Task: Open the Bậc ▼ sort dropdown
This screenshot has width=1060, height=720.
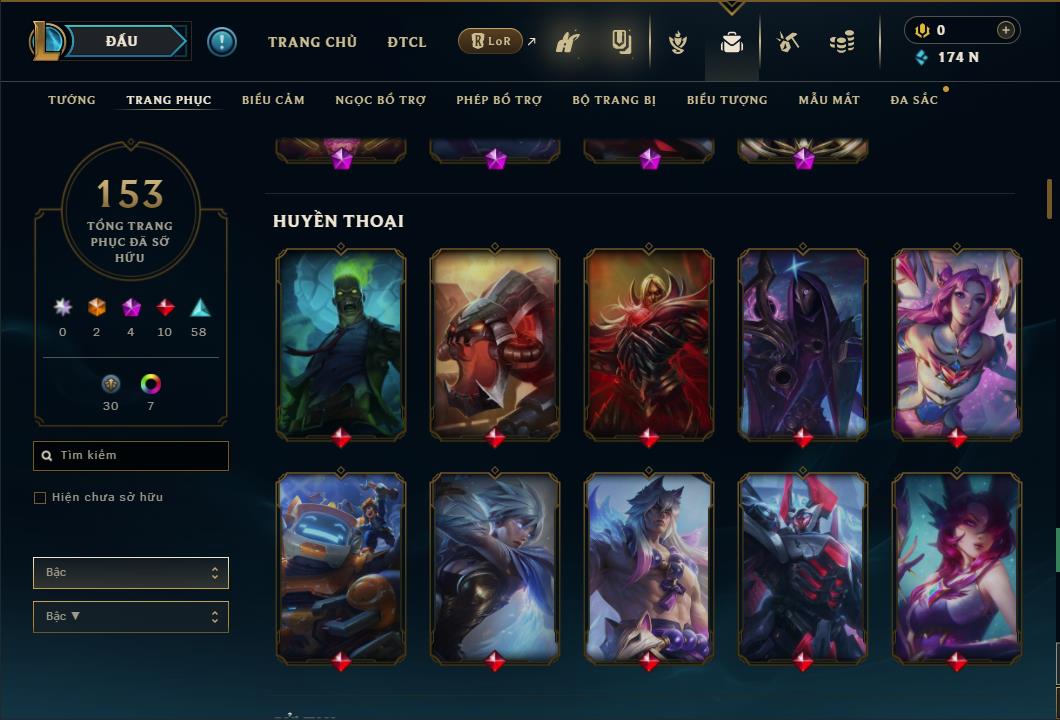Action: (x=131, y=617)
